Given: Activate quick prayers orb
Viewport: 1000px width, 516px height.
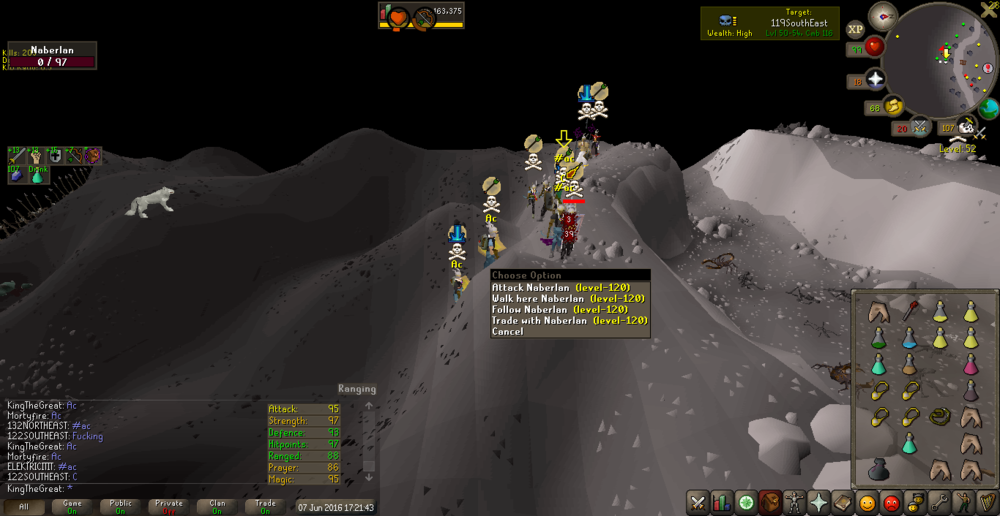Looking at the screenshot, I should click(875, 79).
